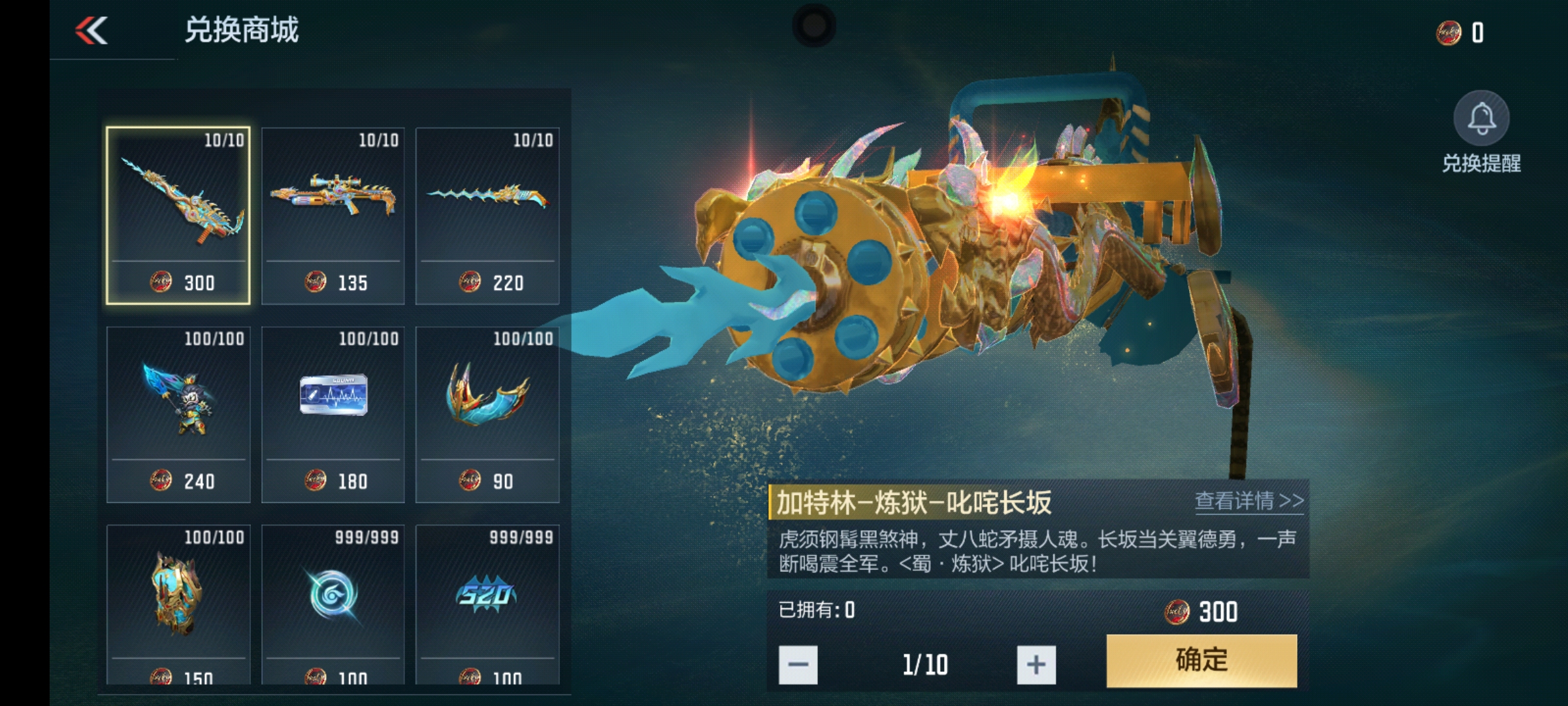Confirm exchange with the 确定 button

(1201, 660)
